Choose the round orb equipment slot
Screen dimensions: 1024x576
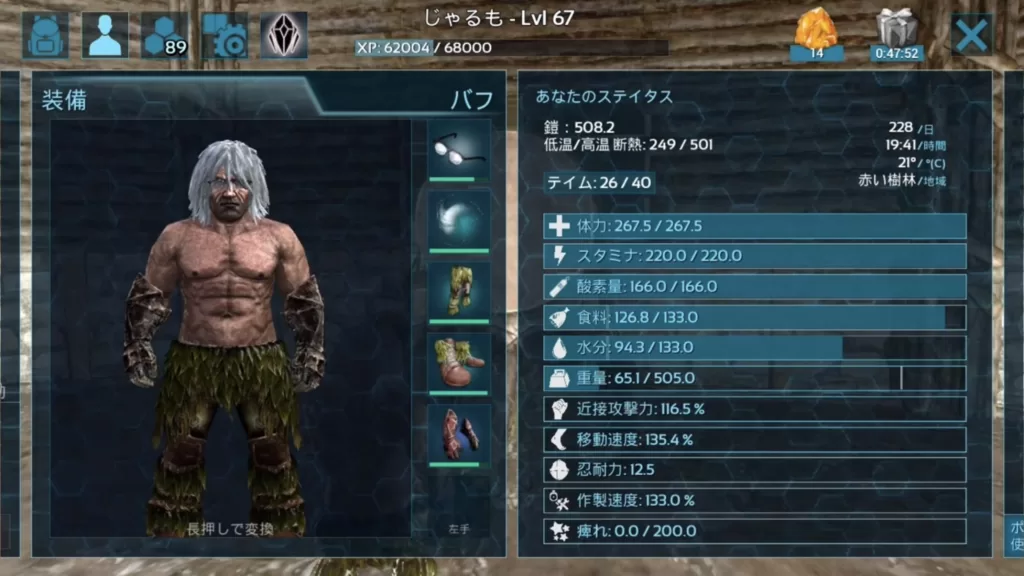(459, 220)
